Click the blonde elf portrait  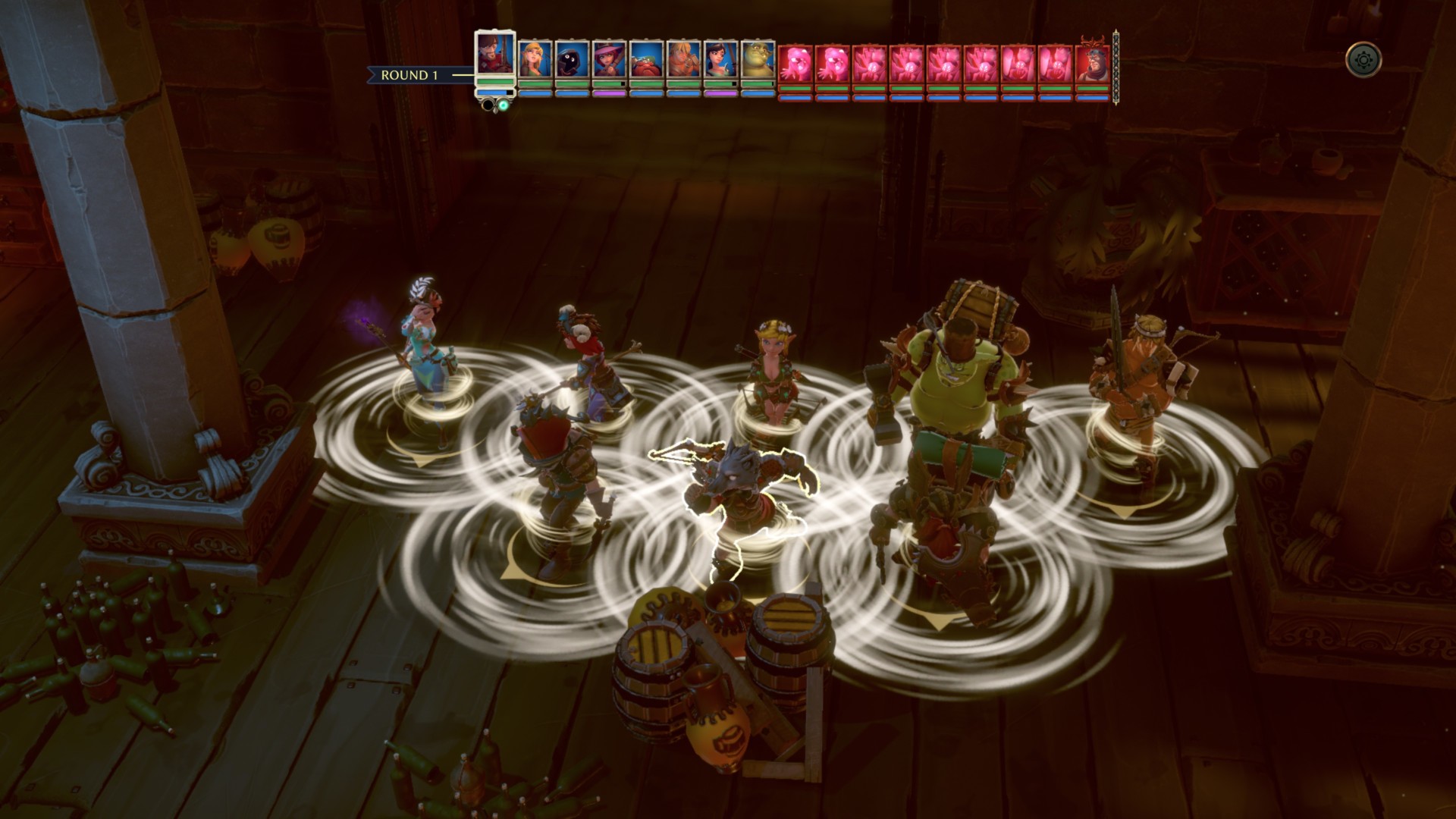pos(535,60)
